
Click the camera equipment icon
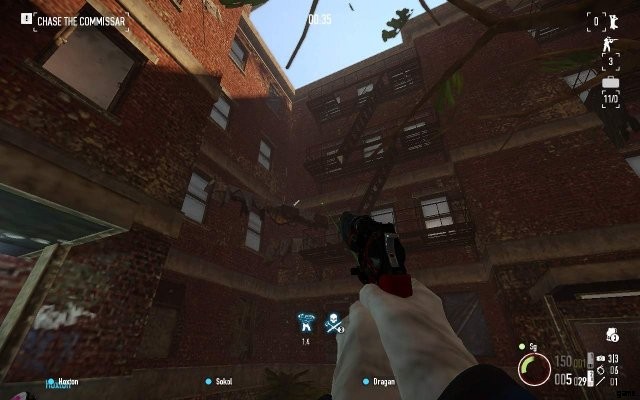(x=599, y=358)
